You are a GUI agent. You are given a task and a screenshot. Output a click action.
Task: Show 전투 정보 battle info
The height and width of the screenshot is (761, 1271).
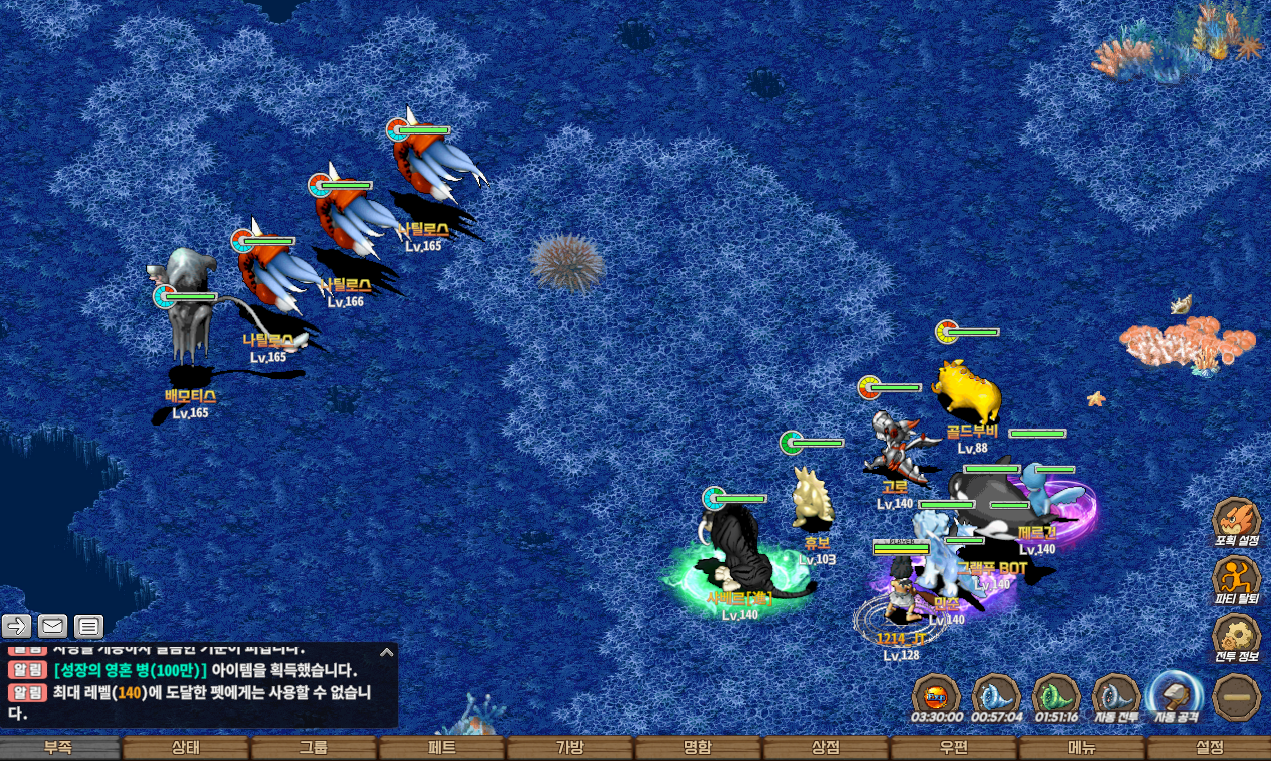[1236, 636]
